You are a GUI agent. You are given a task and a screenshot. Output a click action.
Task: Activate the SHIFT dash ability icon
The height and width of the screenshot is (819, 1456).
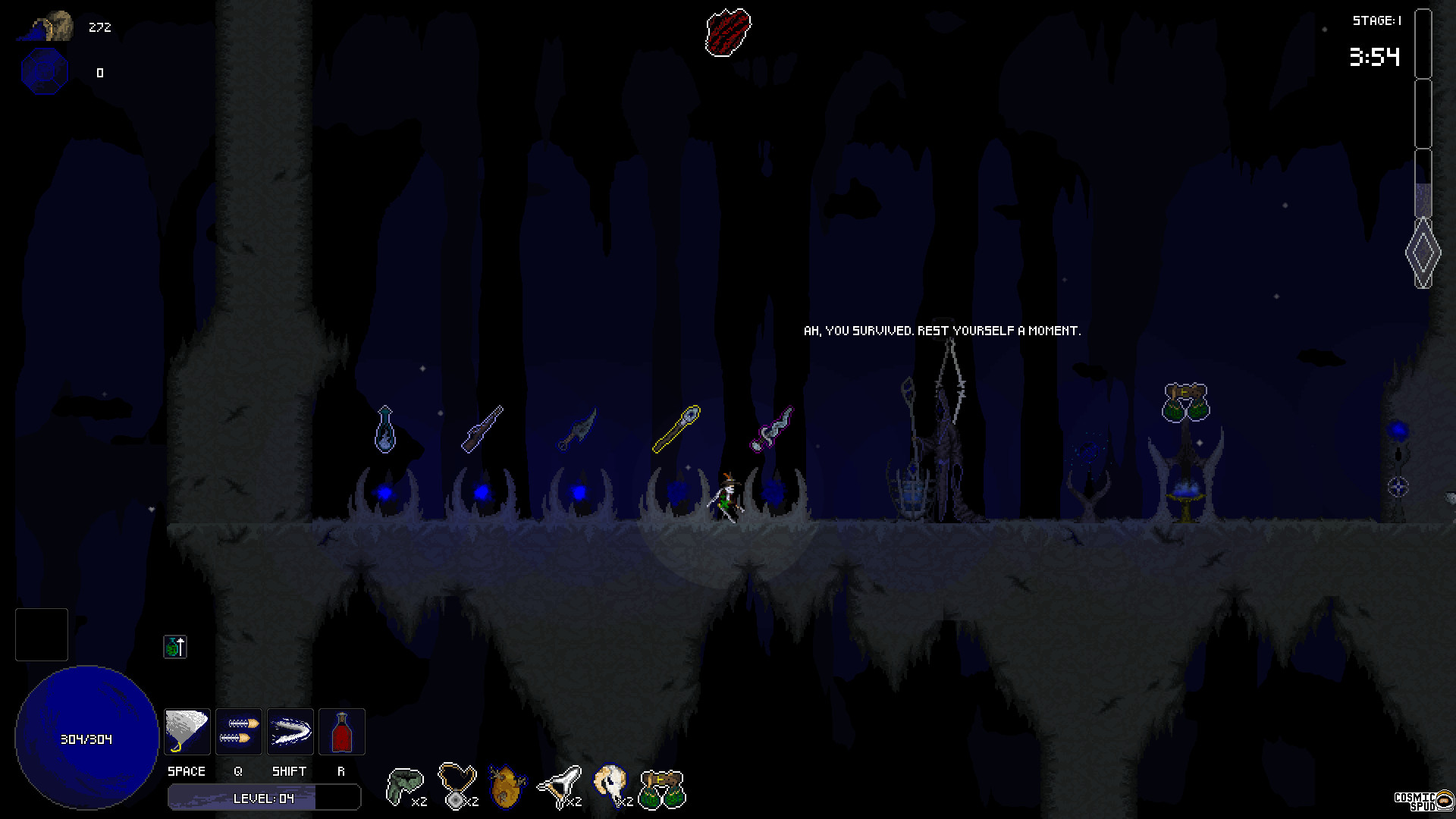point(290,731)
